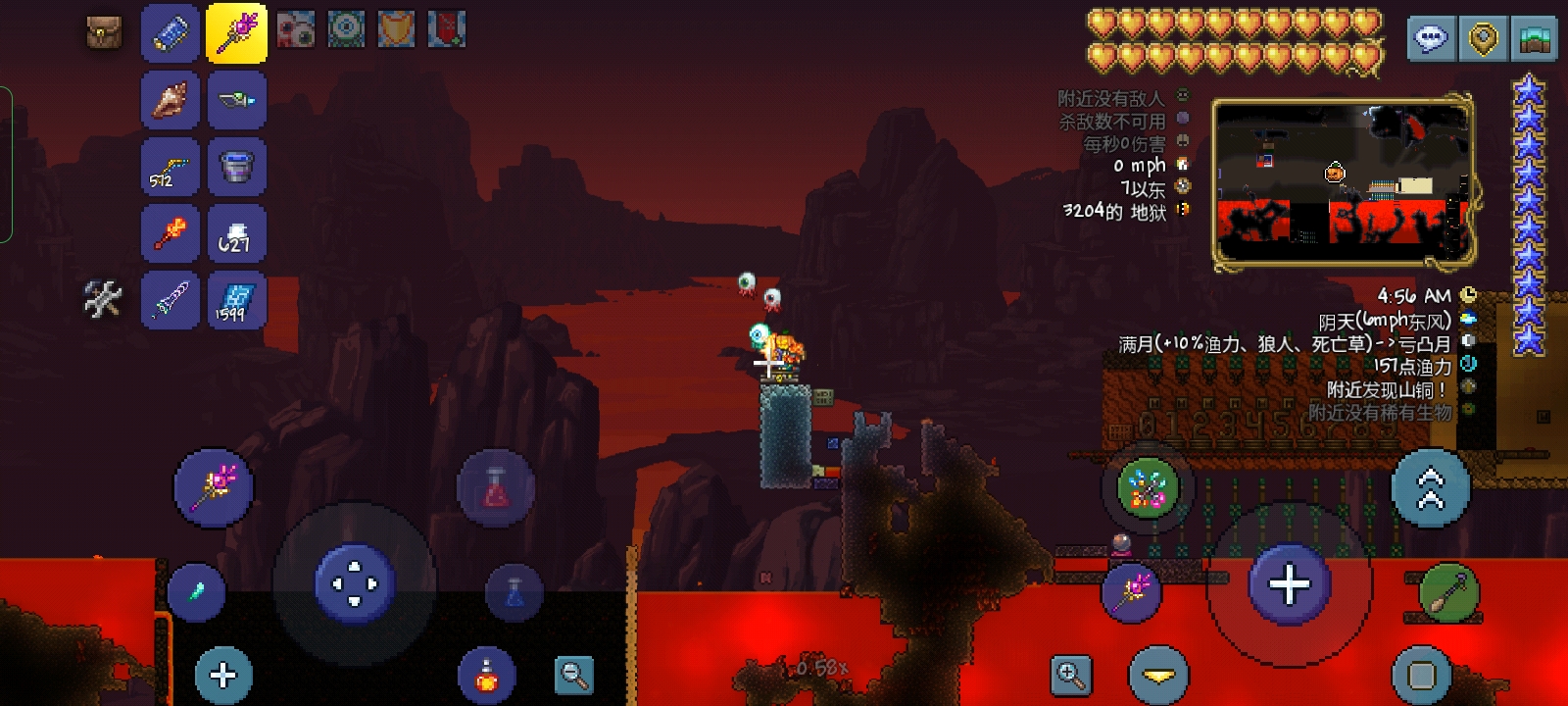The height and width of the screenshot is (706, 1568).
Task: Tap the yellow down-arrow button
Action: coord(1158,676)
